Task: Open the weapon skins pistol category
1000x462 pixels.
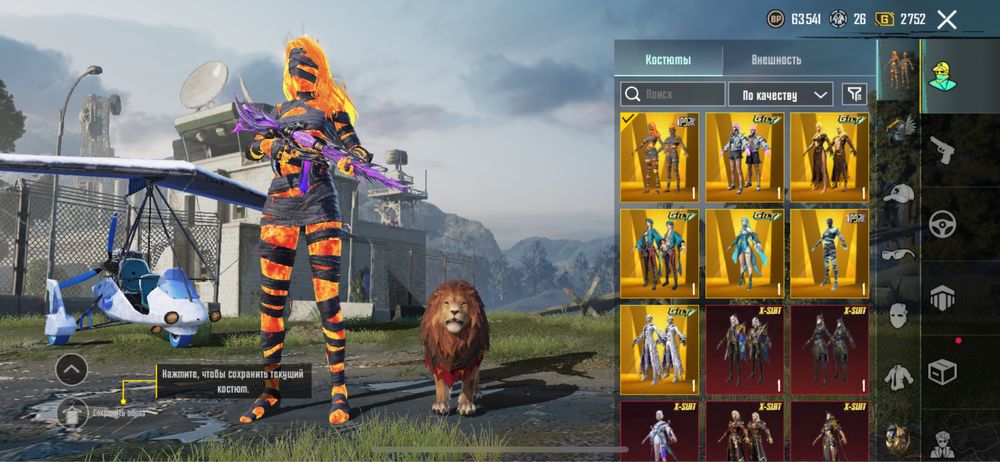Action: pyautogui.click(x=942, y=152)
